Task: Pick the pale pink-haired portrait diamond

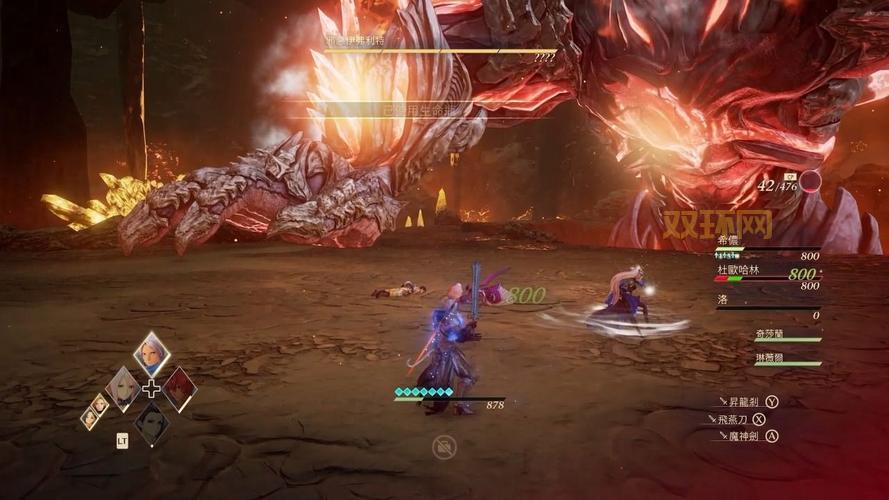Action: [123, 389]
